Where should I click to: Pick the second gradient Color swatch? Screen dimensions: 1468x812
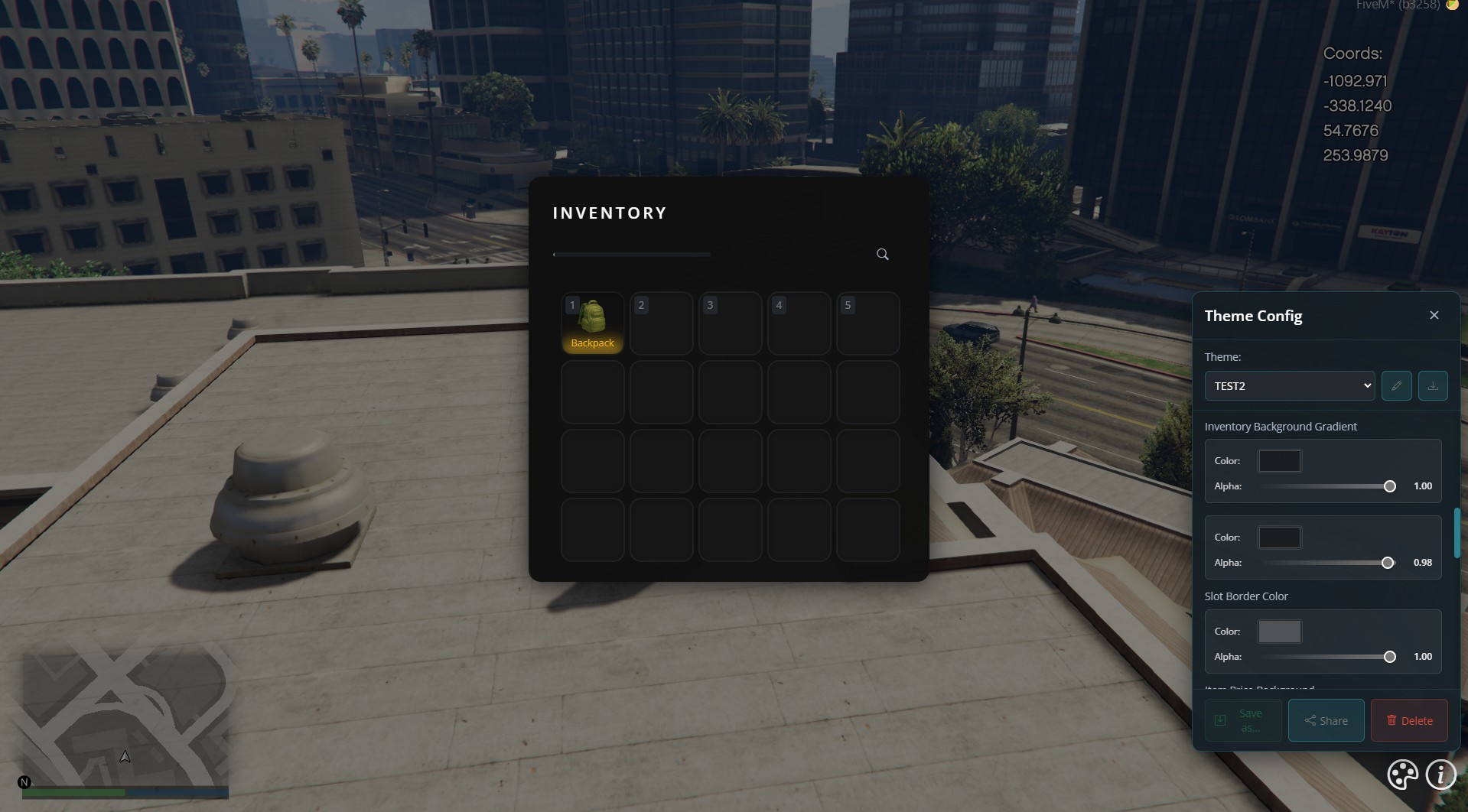[x=1279, y=537]
